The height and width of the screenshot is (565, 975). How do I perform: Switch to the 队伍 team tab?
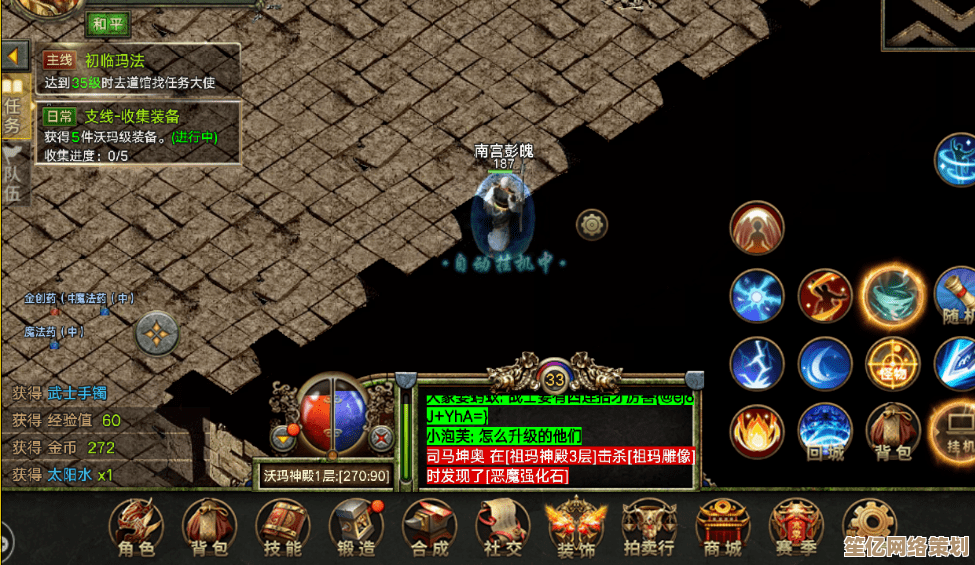tap(14, 175)
